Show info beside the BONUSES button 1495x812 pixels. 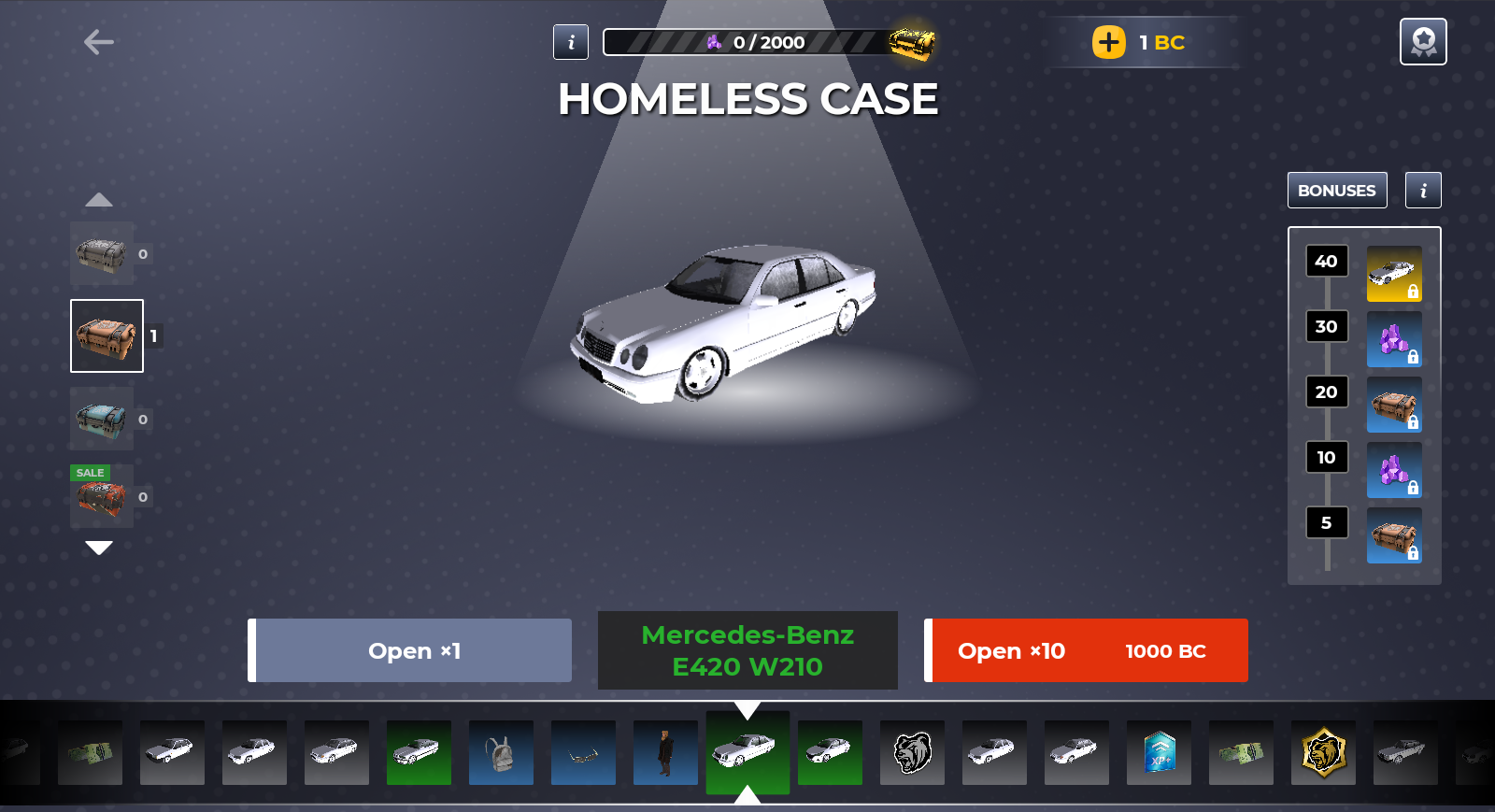point(1423,191)
